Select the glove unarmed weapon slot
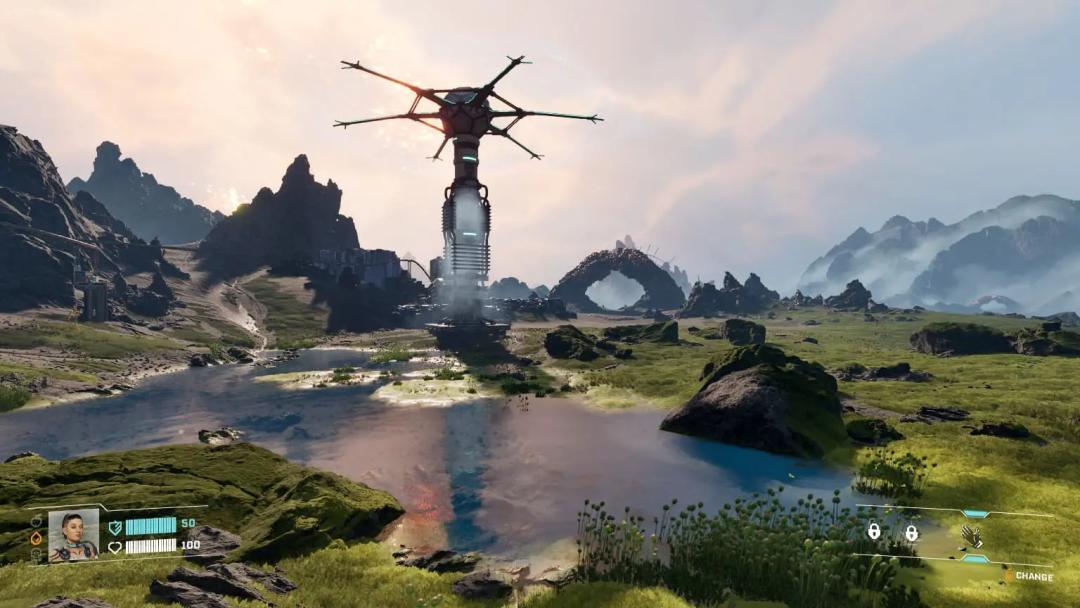Image resolution: width=1080 pixels, height=608 pixels. click(x=970, y=536)
